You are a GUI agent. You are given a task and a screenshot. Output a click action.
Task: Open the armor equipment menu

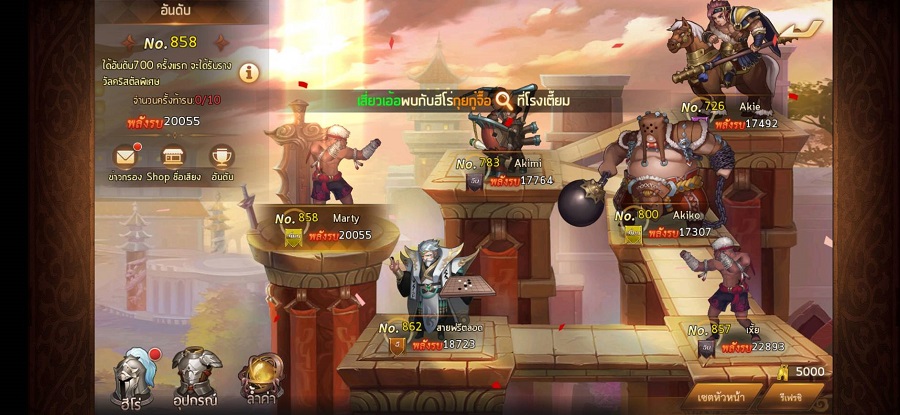click(x=196, y=372)
